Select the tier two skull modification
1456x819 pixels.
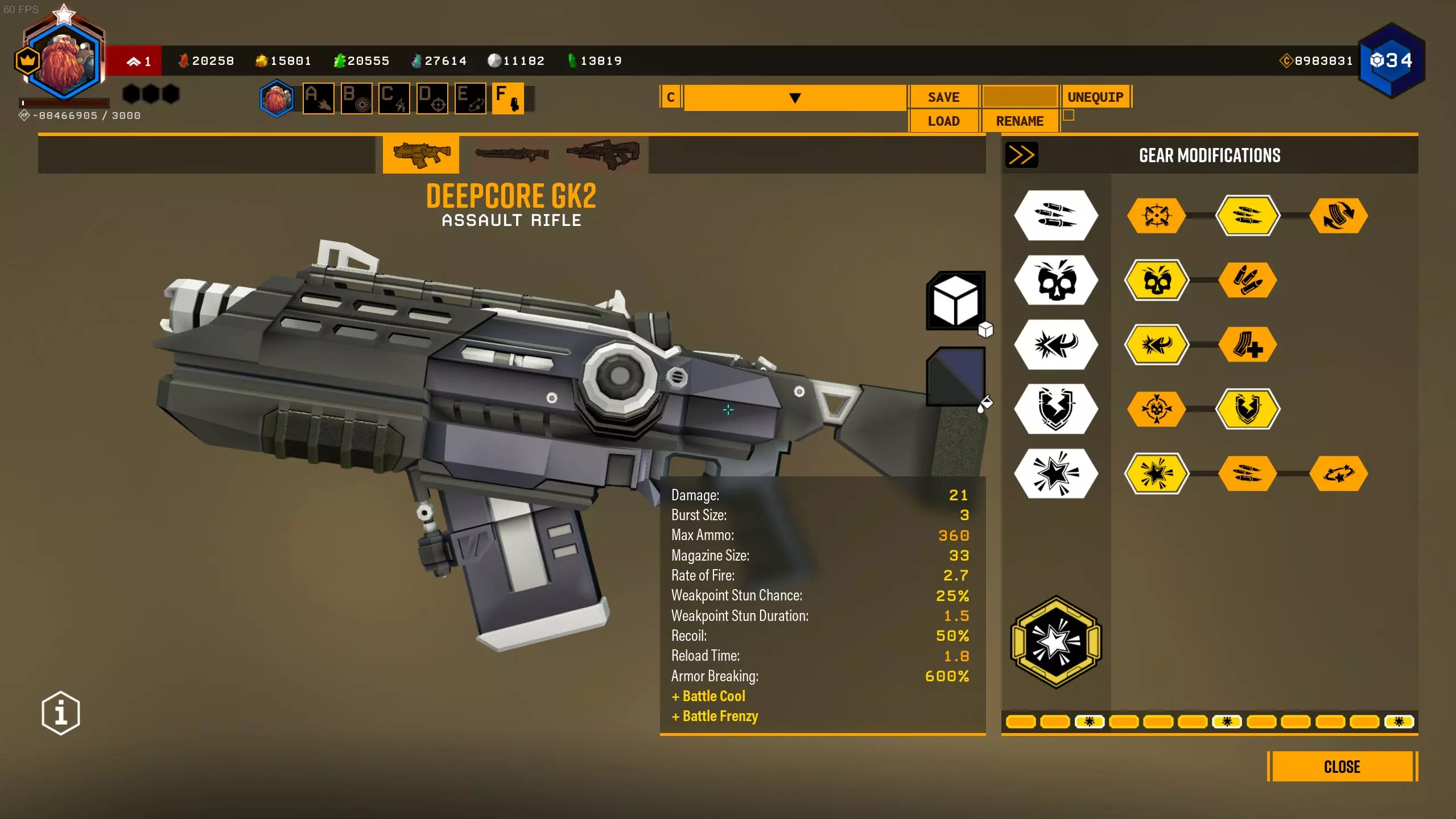1157,280
